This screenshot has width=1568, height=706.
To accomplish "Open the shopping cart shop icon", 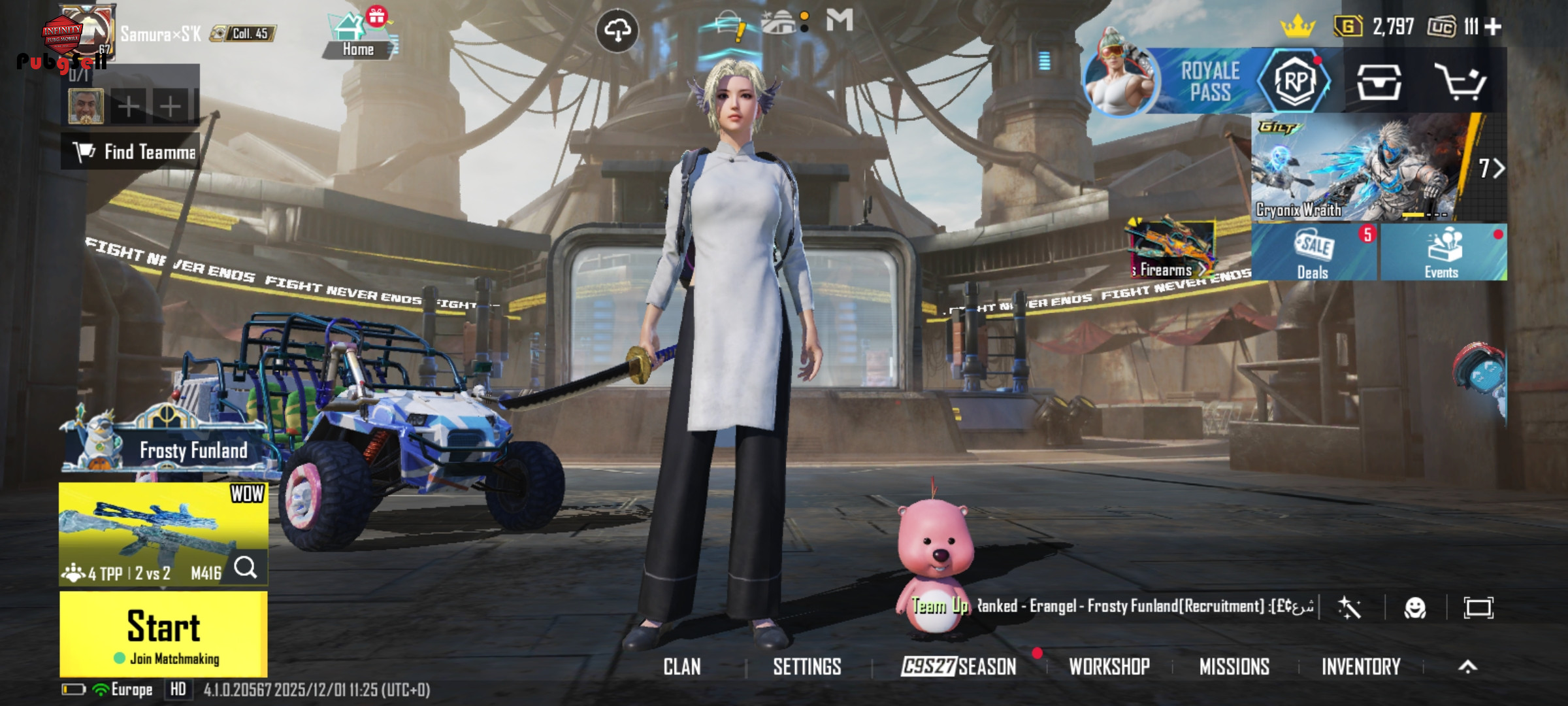I will 1460,82.
